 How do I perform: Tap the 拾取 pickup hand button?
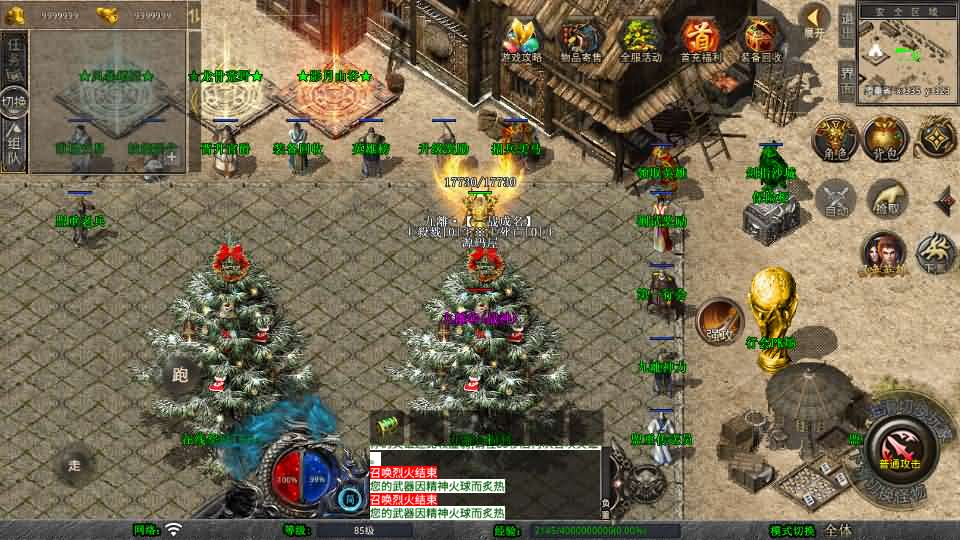tap(887, 198)
